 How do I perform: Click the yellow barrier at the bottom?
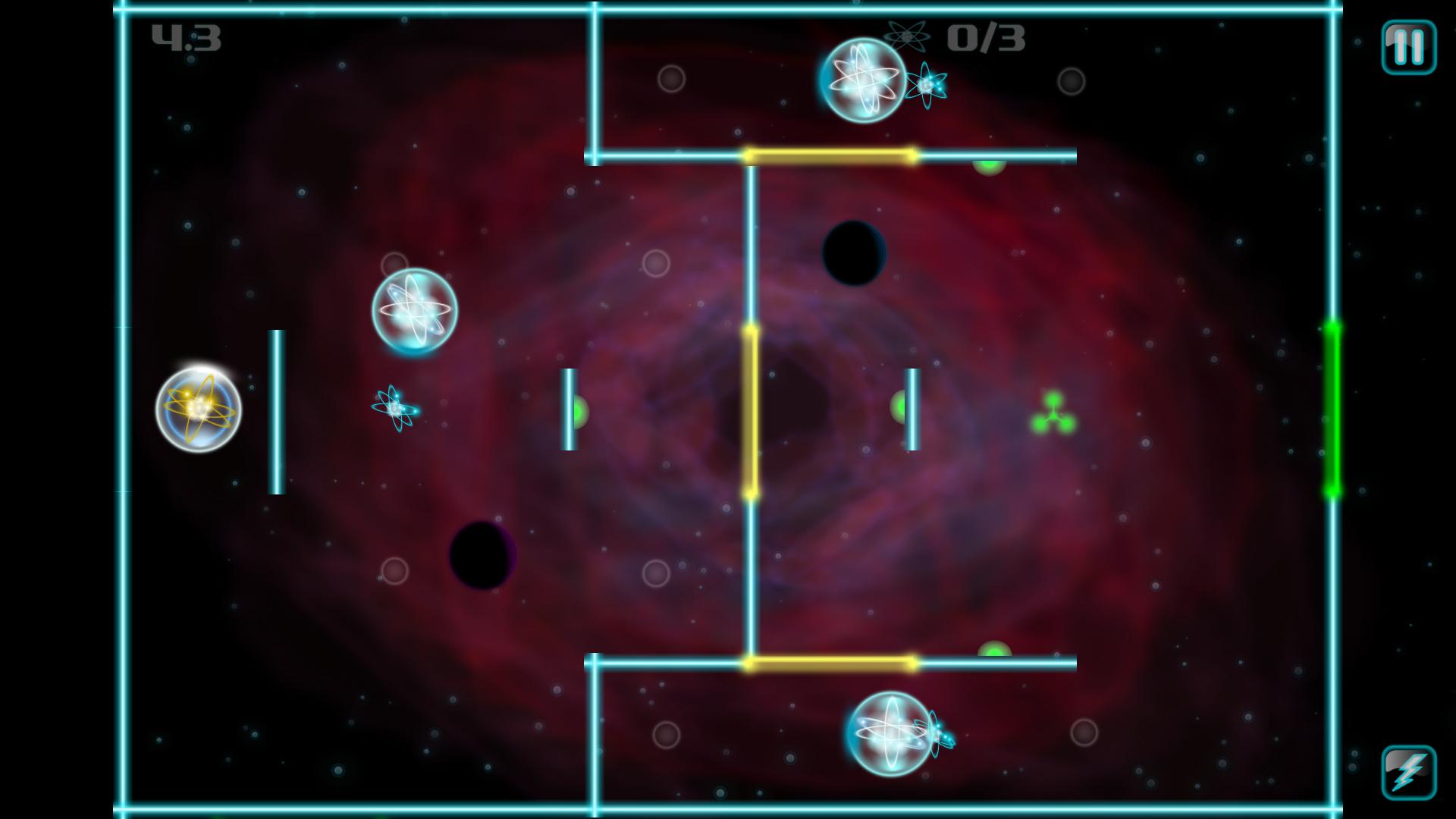832,663
